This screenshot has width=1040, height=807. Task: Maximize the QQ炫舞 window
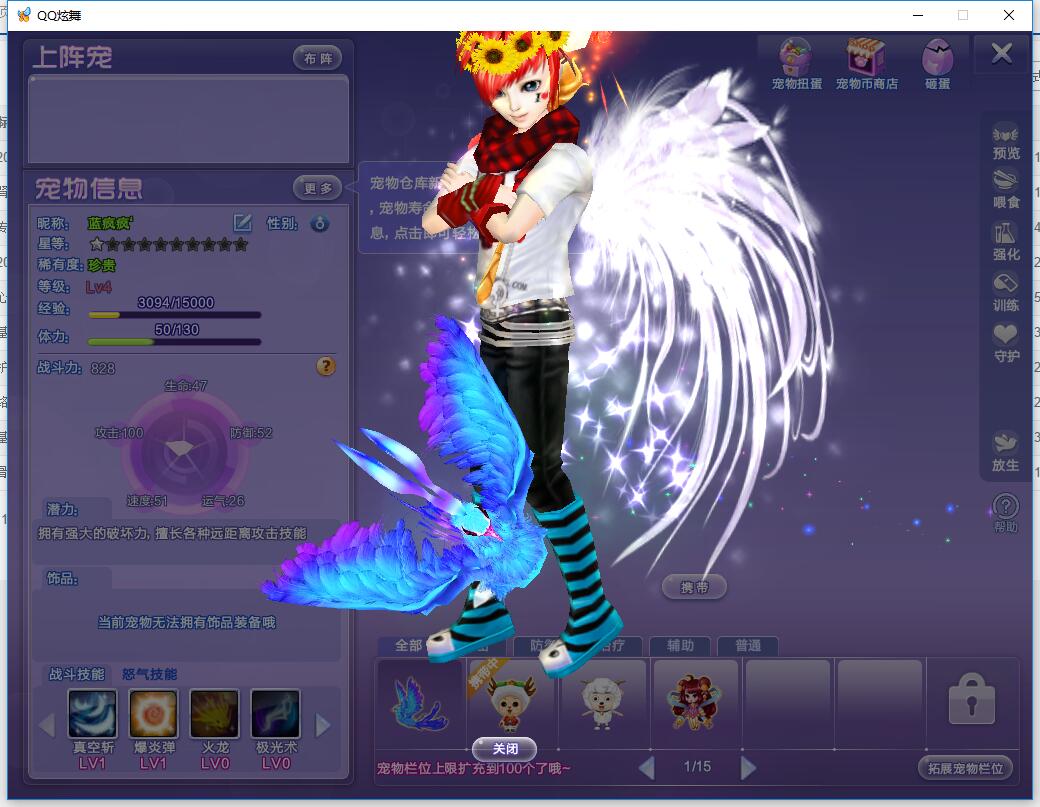coord(963,15)
